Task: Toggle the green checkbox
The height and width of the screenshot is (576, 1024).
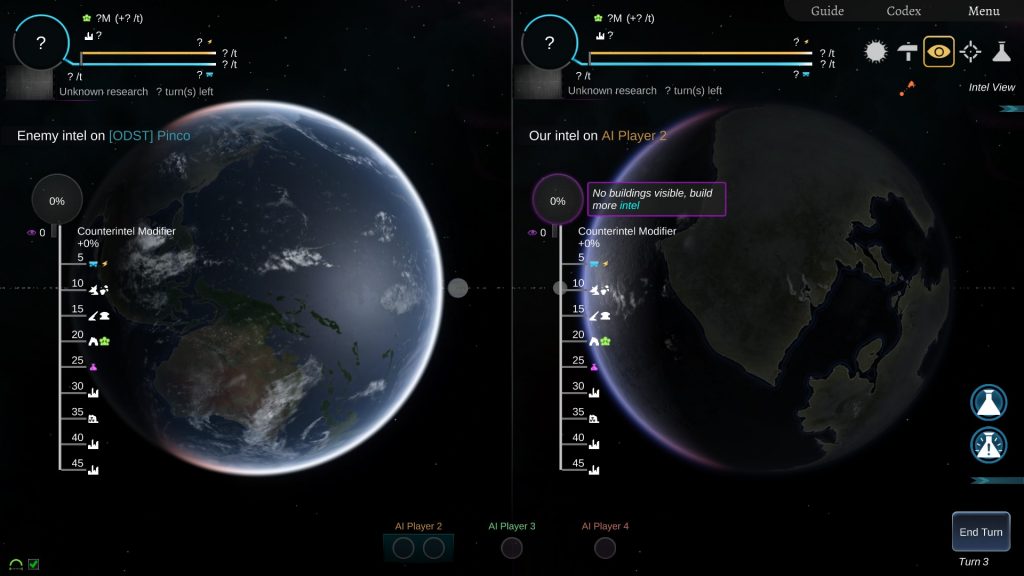Action: click(34, 565)
